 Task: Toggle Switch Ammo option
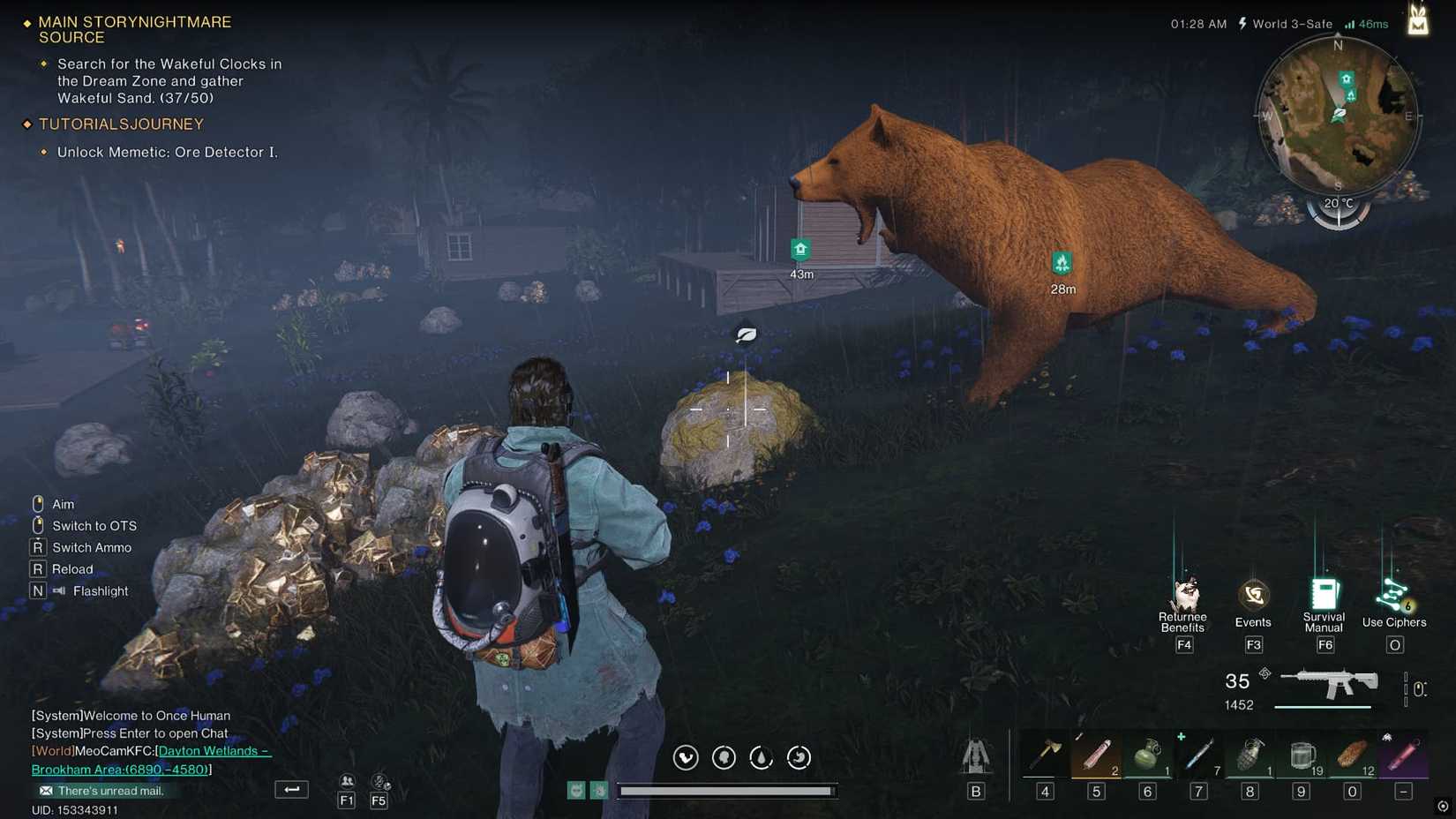[91, 547]
